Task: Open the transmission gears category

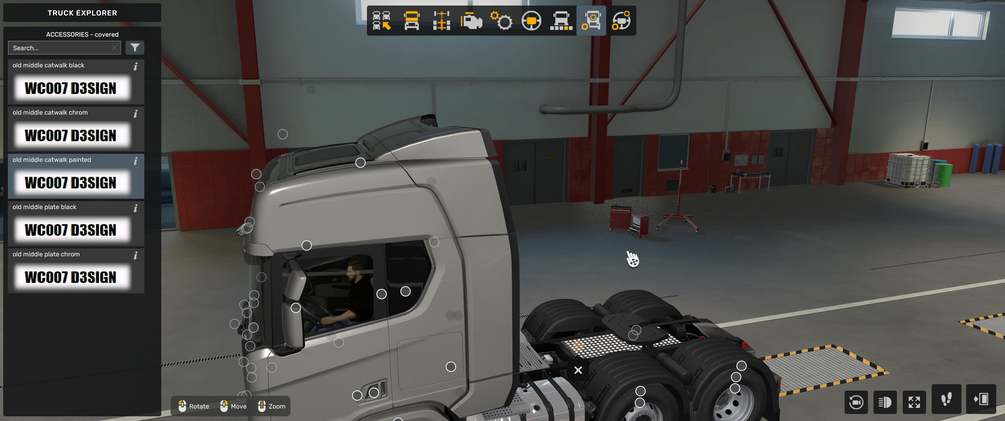Action: click(501, 21)
